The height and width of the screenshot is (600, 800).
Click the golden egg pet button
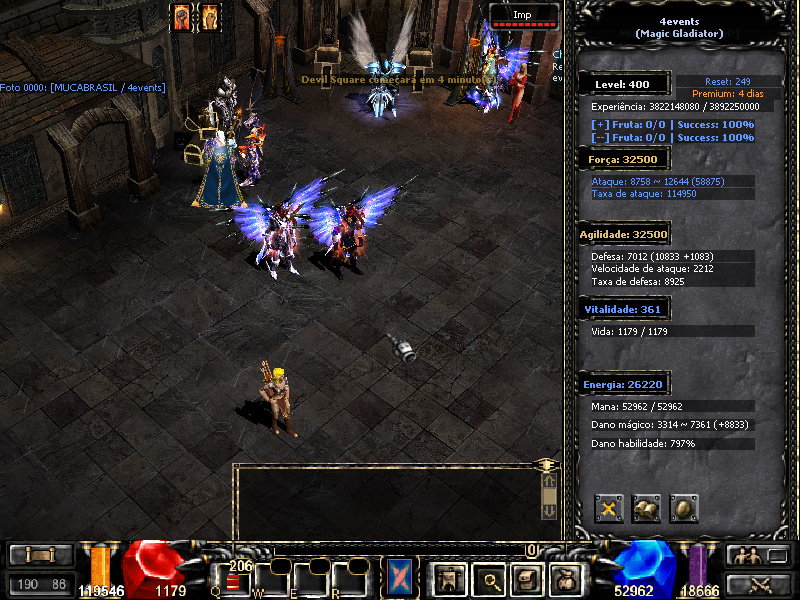(684, 508)
